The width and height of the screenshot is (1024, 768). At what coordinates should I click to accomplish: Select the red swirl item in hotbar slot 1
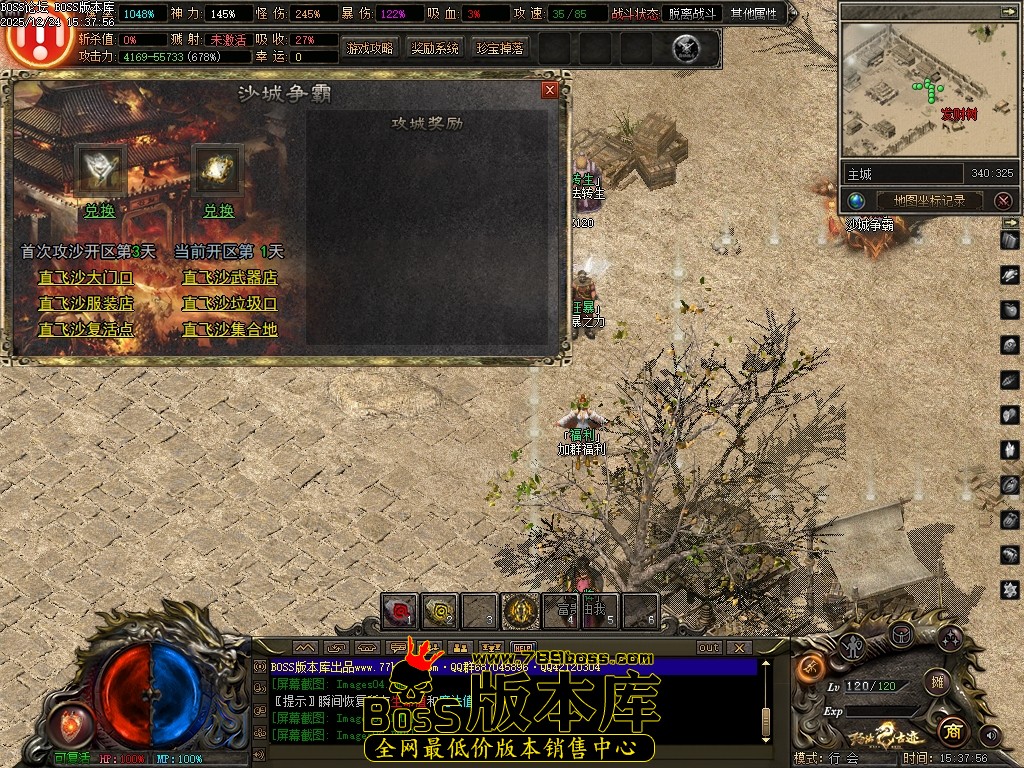point(400,610)
